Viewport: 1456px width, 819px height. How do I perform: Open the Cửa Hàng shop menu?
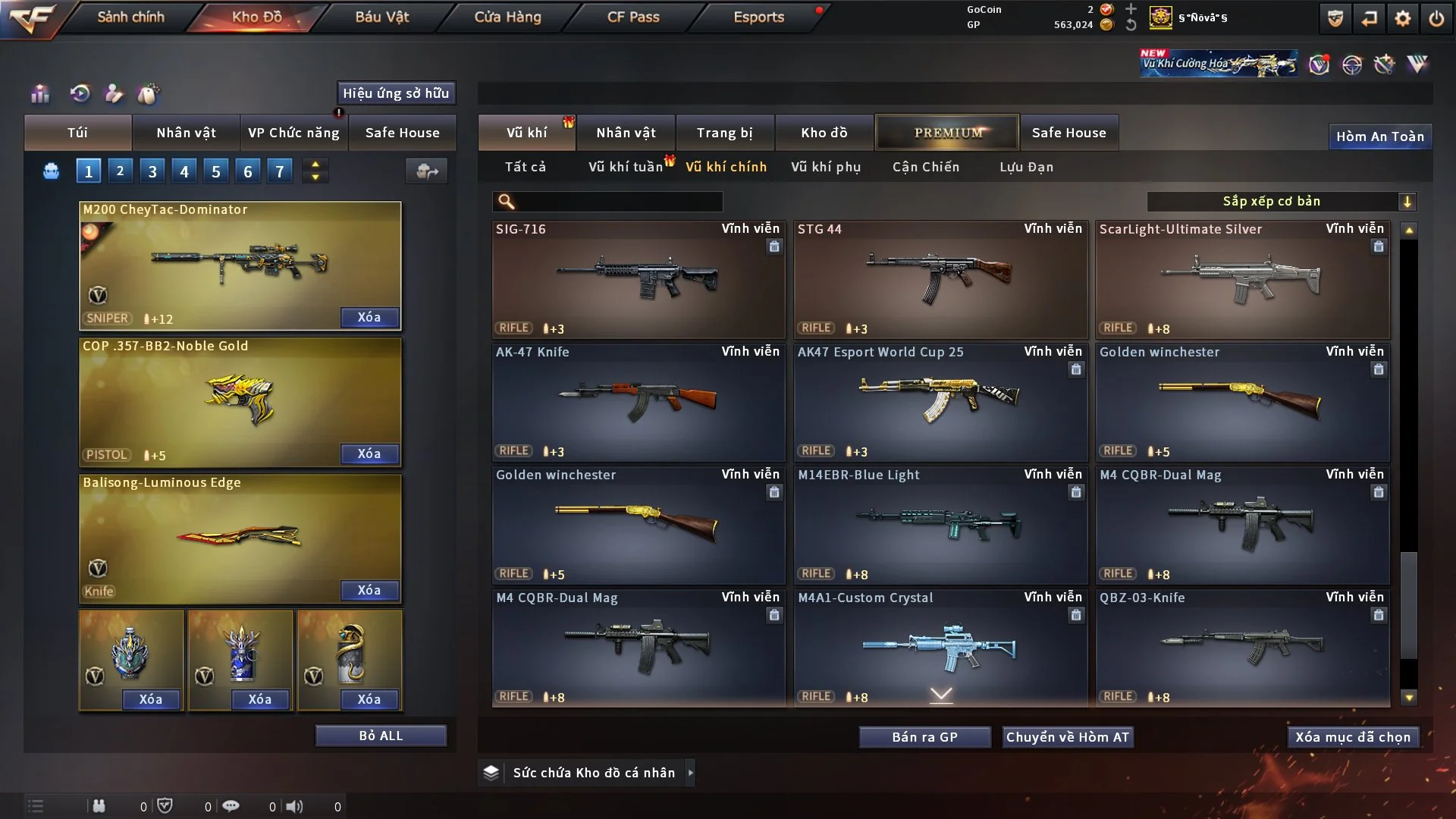(507, 17)
